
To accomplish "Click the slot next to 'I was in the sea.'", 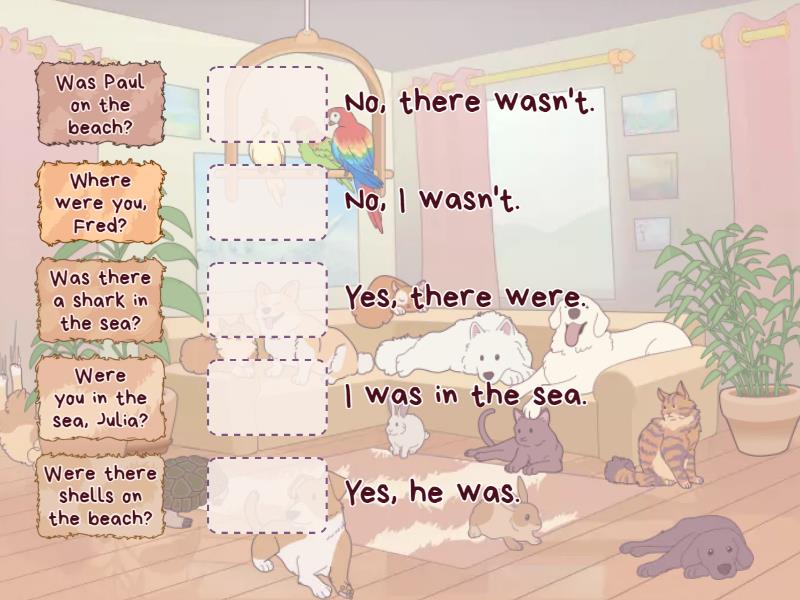I will click(x=267, y=398).
